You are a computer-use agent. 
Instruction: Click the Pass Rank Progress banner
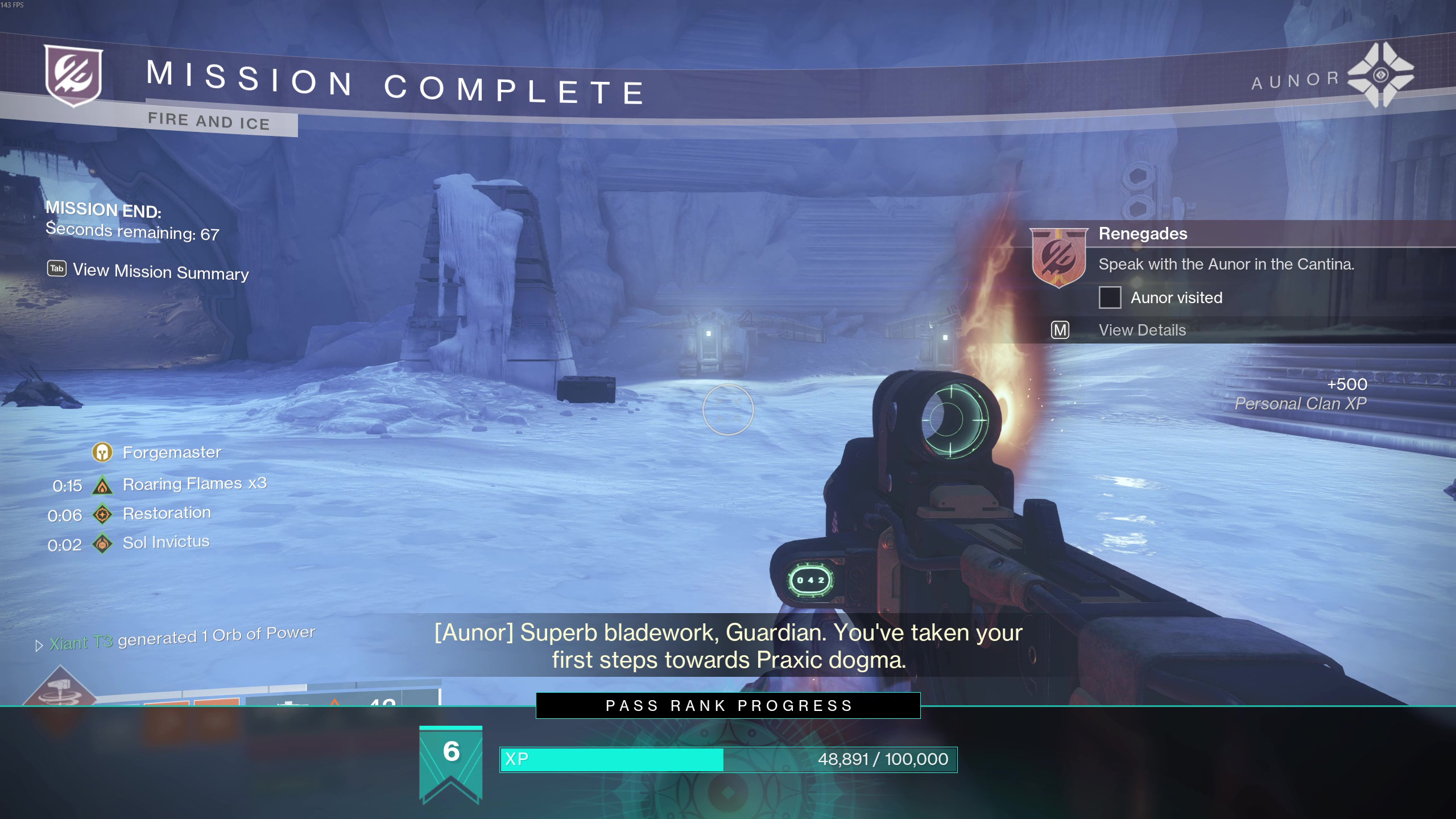728,706
